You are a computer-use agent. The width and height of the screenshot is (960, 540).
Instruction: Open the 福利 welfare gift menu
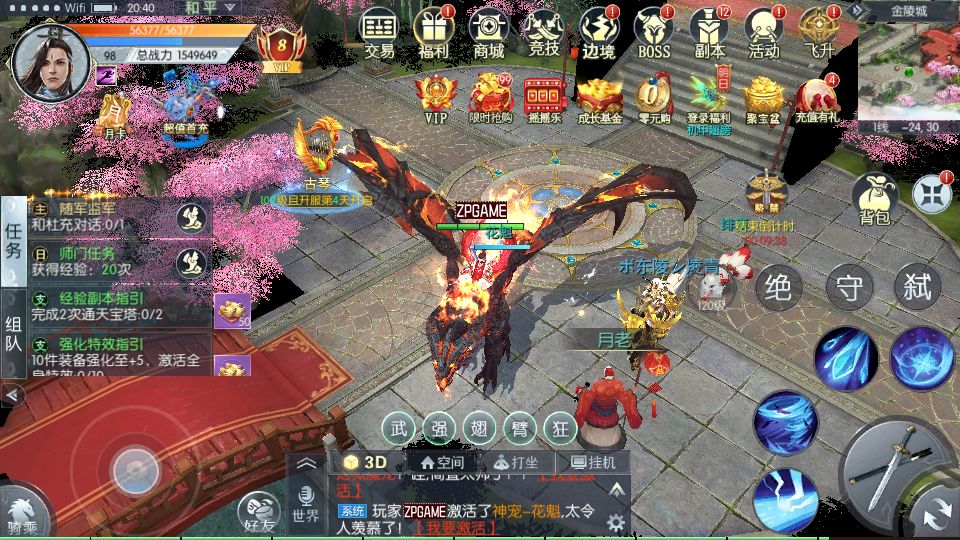434,32
